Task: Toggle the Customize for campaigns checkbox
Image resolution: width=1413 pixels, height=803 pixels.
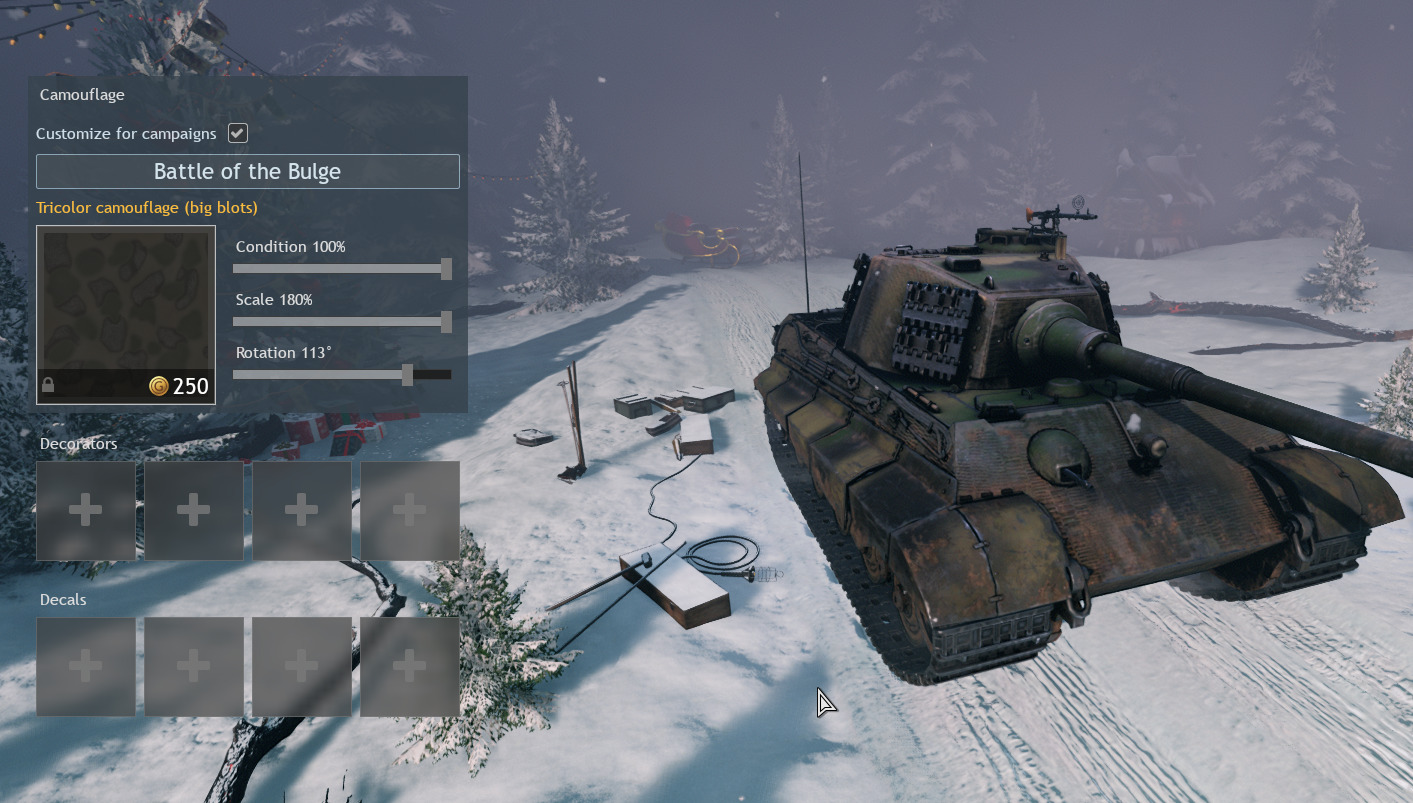Action: 238,133
